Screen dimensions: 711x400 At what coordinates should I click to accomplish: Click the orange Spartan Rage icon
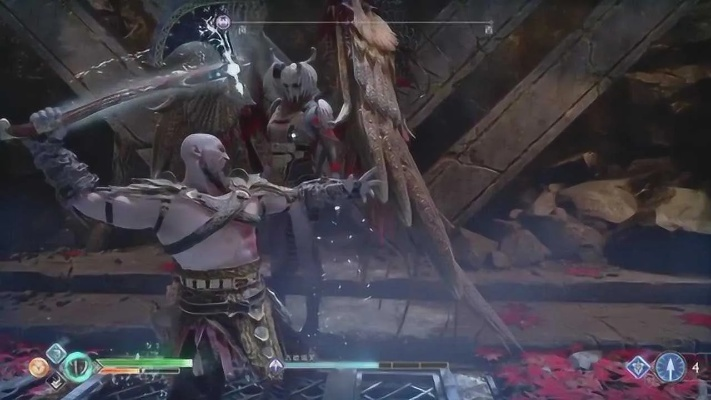pyautogui.click(x=38, y=368)
